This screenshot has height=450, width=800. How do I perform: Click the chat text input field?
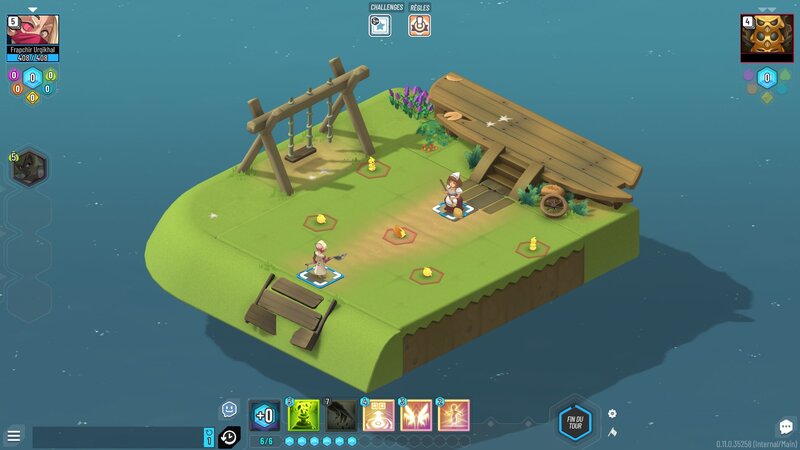[x=115, y=437]
